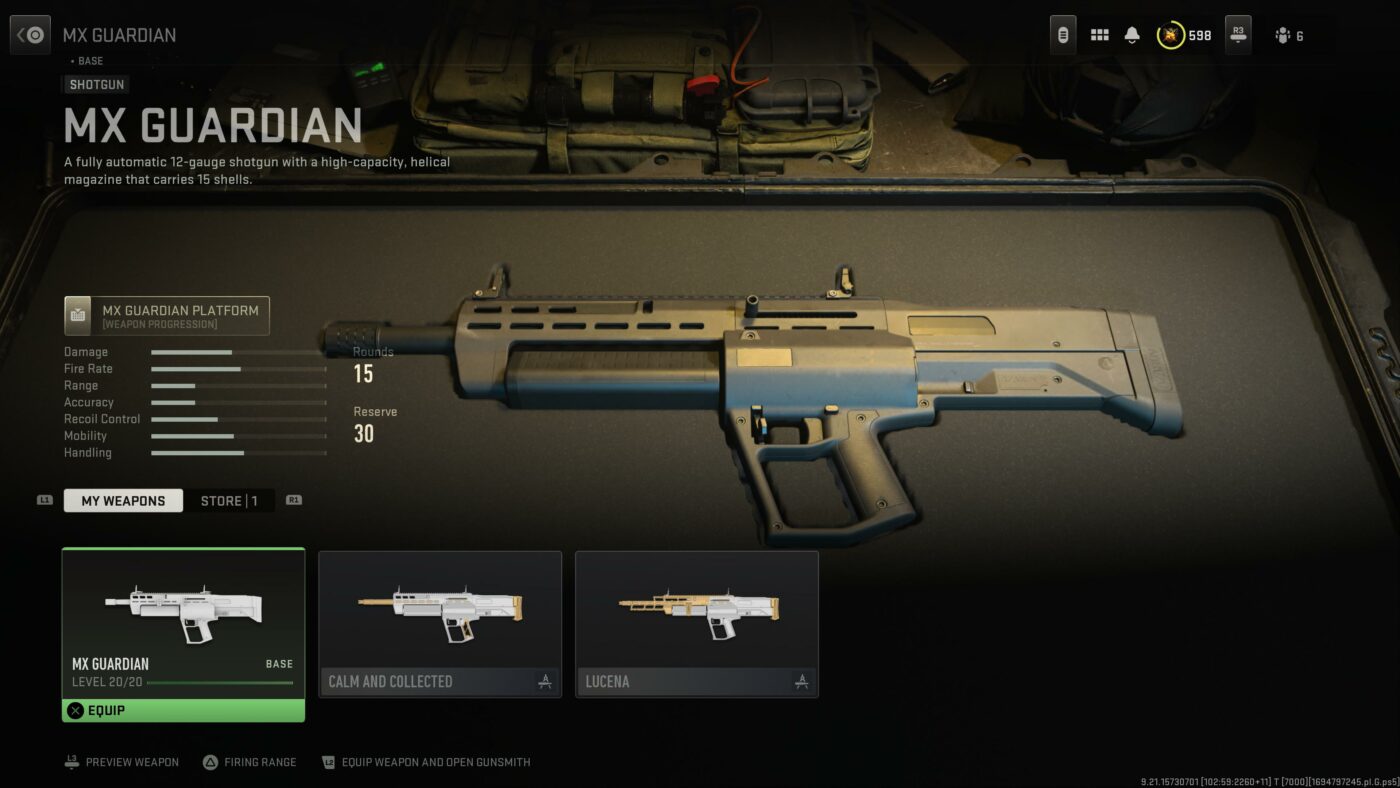Click the notifications bell icon
1400x788 pixels.
coord(1131,34)
